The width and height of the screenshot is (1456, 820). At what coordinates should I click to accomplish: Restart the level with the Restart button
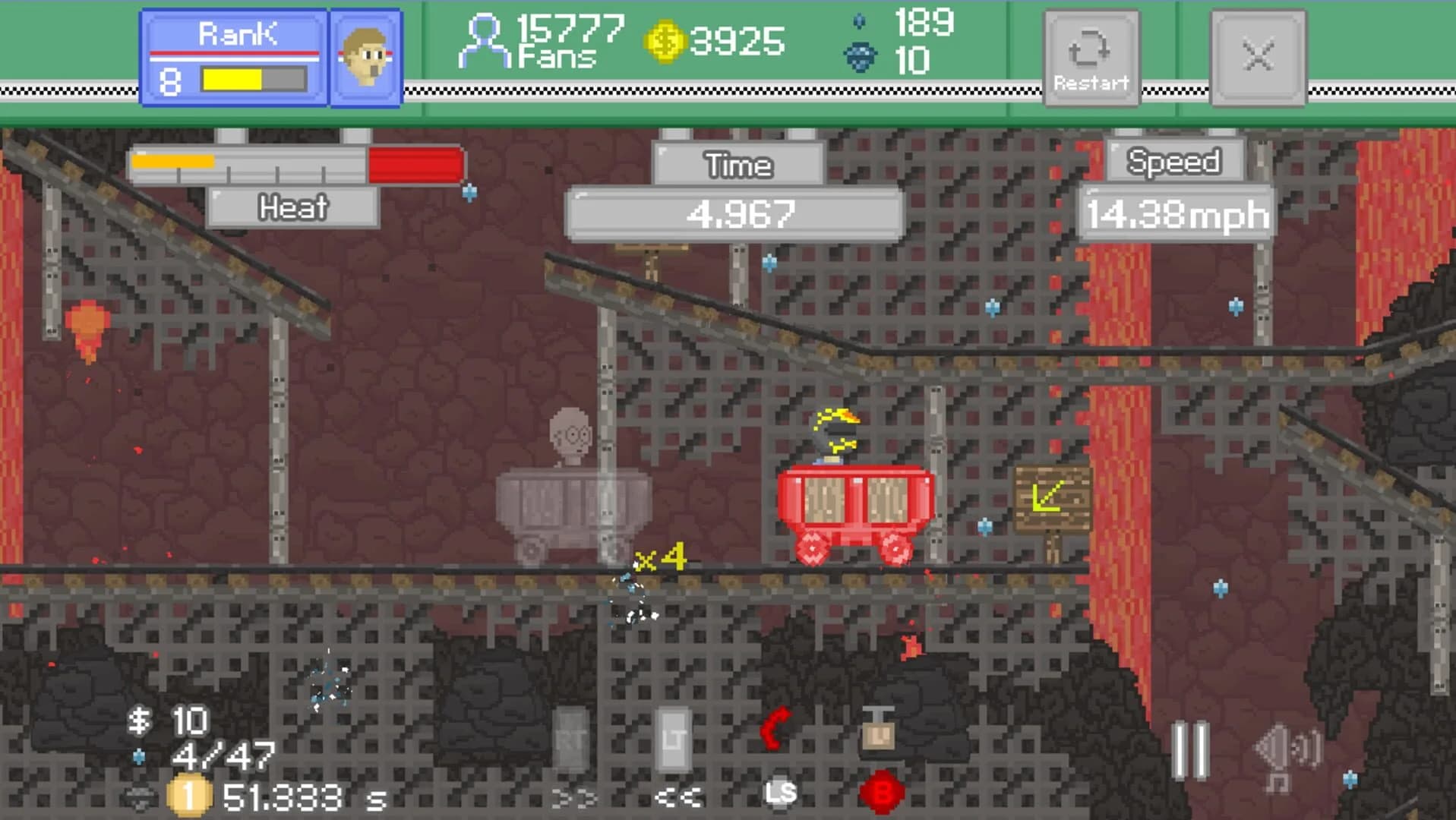point(1091,57)
